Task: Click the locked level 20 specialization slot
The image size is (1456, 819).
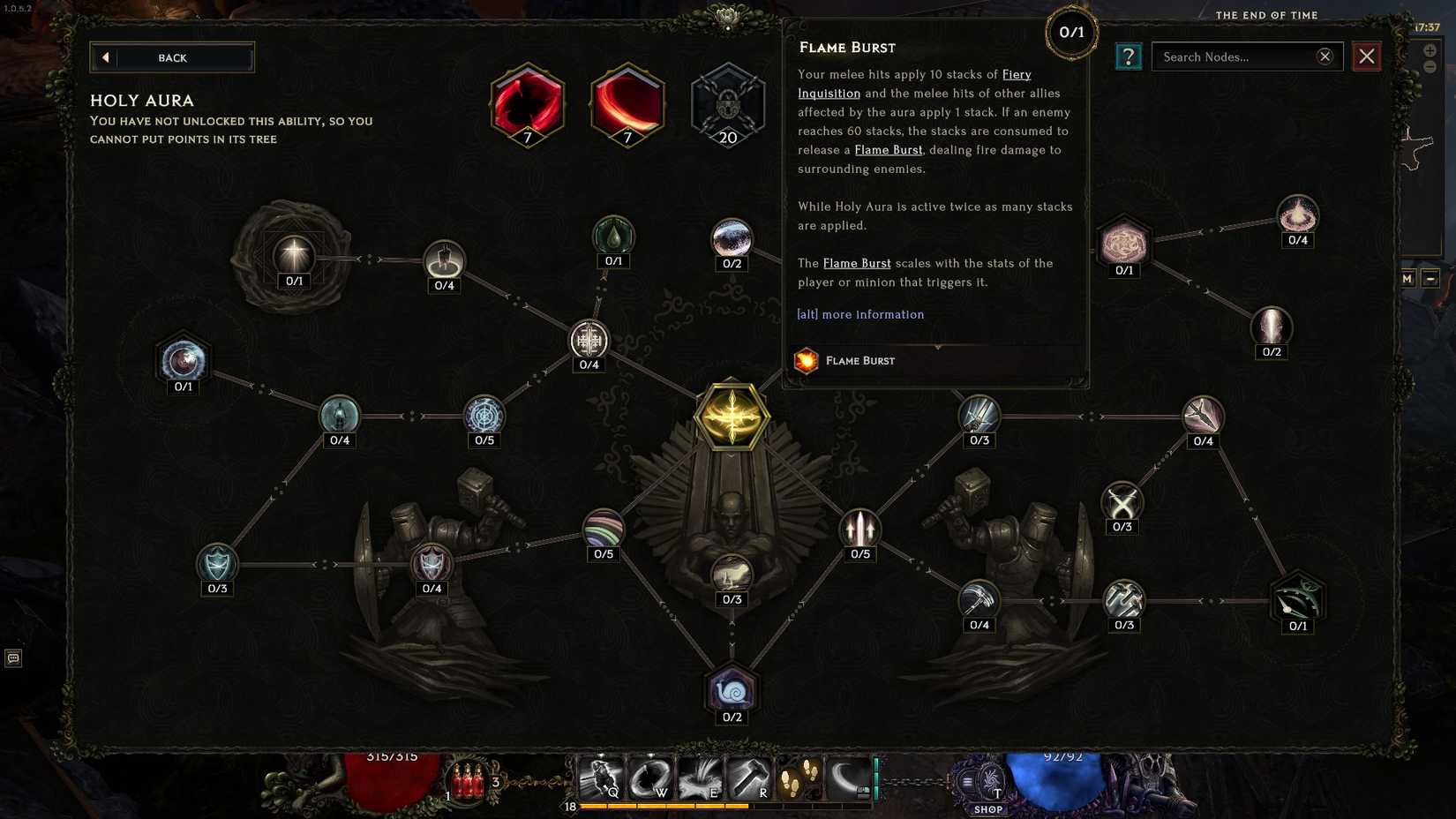Action: pyautogui.click(x=728, y=103)
